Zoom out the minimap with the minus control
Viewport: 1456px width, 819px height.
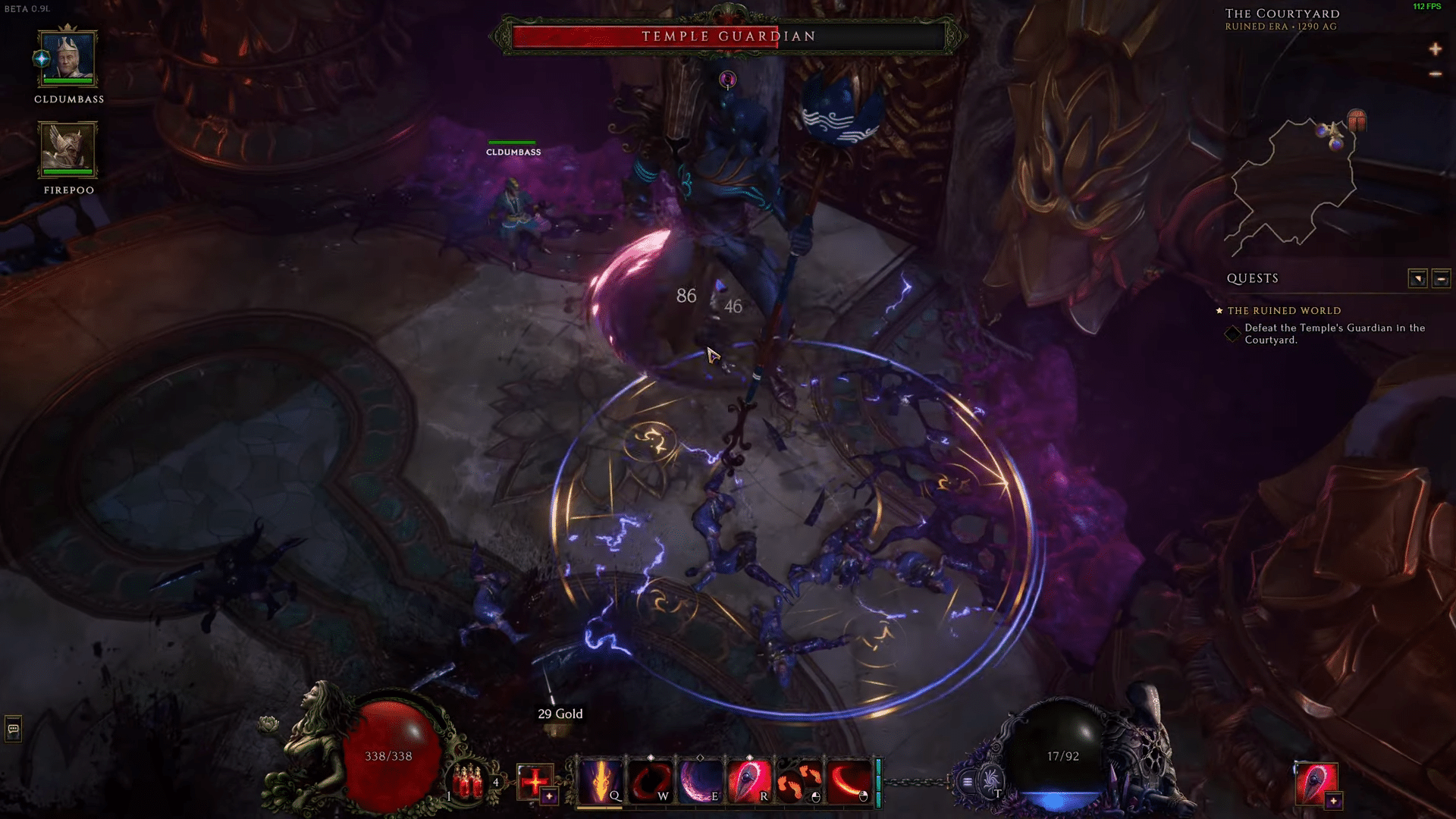coord(1434,74)
